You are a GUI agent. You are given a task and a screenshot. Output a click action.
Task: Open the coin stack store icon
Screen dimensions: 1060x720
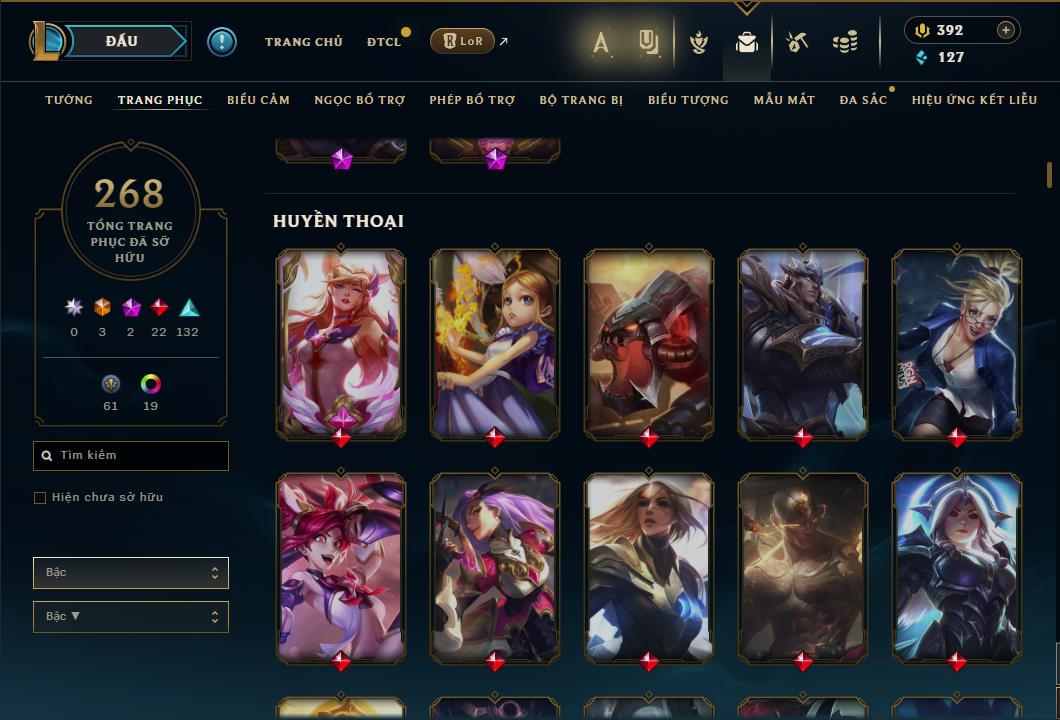coord(845,42)
